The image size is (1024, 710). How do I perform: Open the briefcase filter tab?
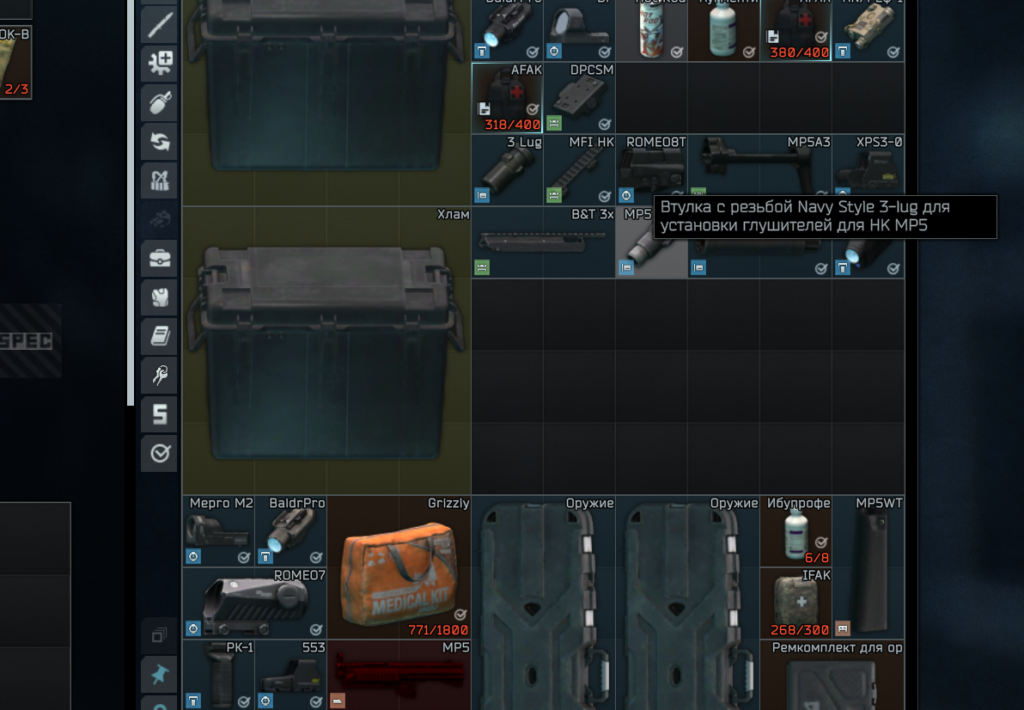pyautogui.click(x=160, y=257)
